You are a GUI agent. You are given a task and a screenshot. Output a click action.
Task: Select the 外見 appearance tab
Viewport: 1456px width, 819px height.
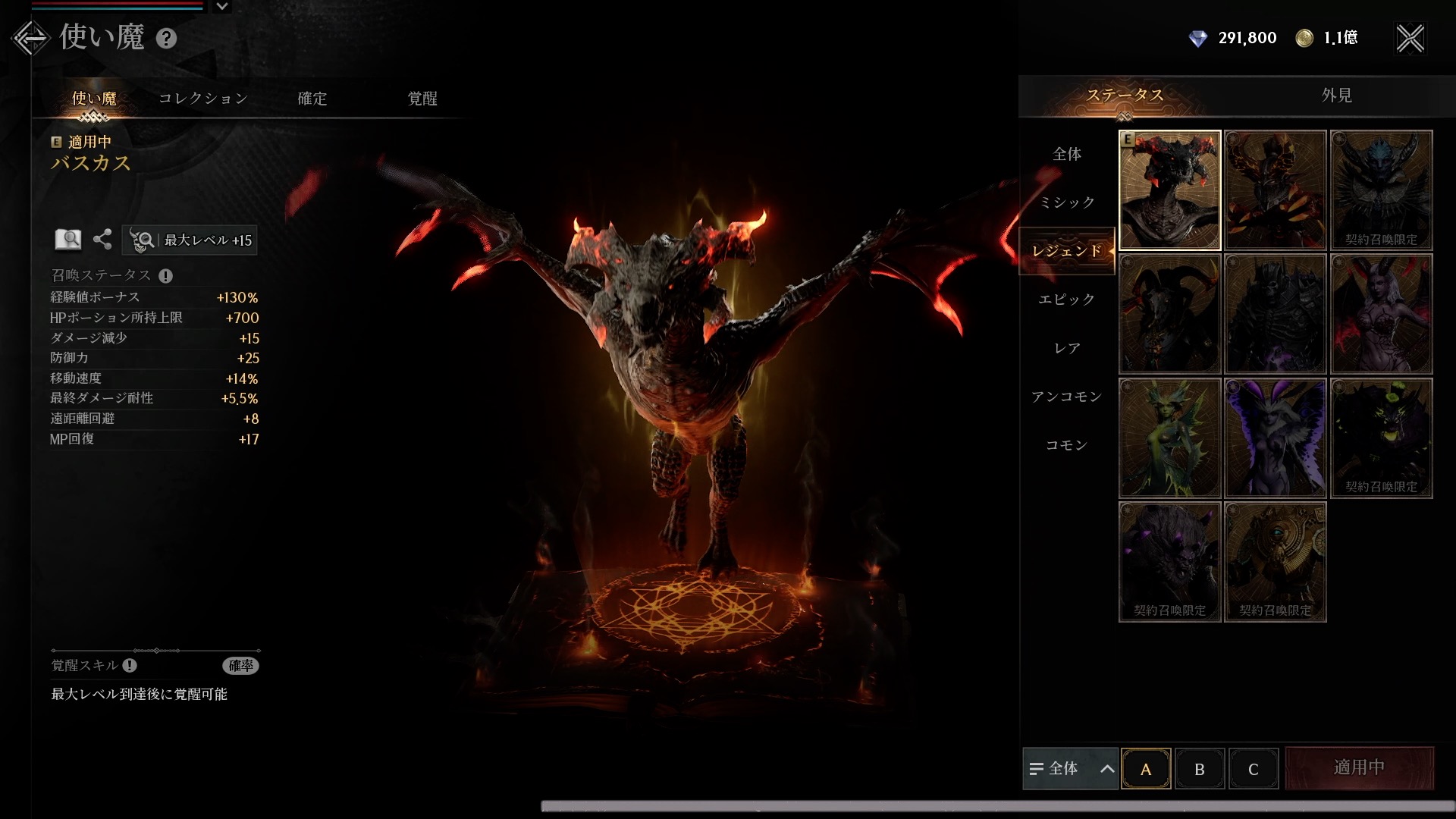point(1336,96)
